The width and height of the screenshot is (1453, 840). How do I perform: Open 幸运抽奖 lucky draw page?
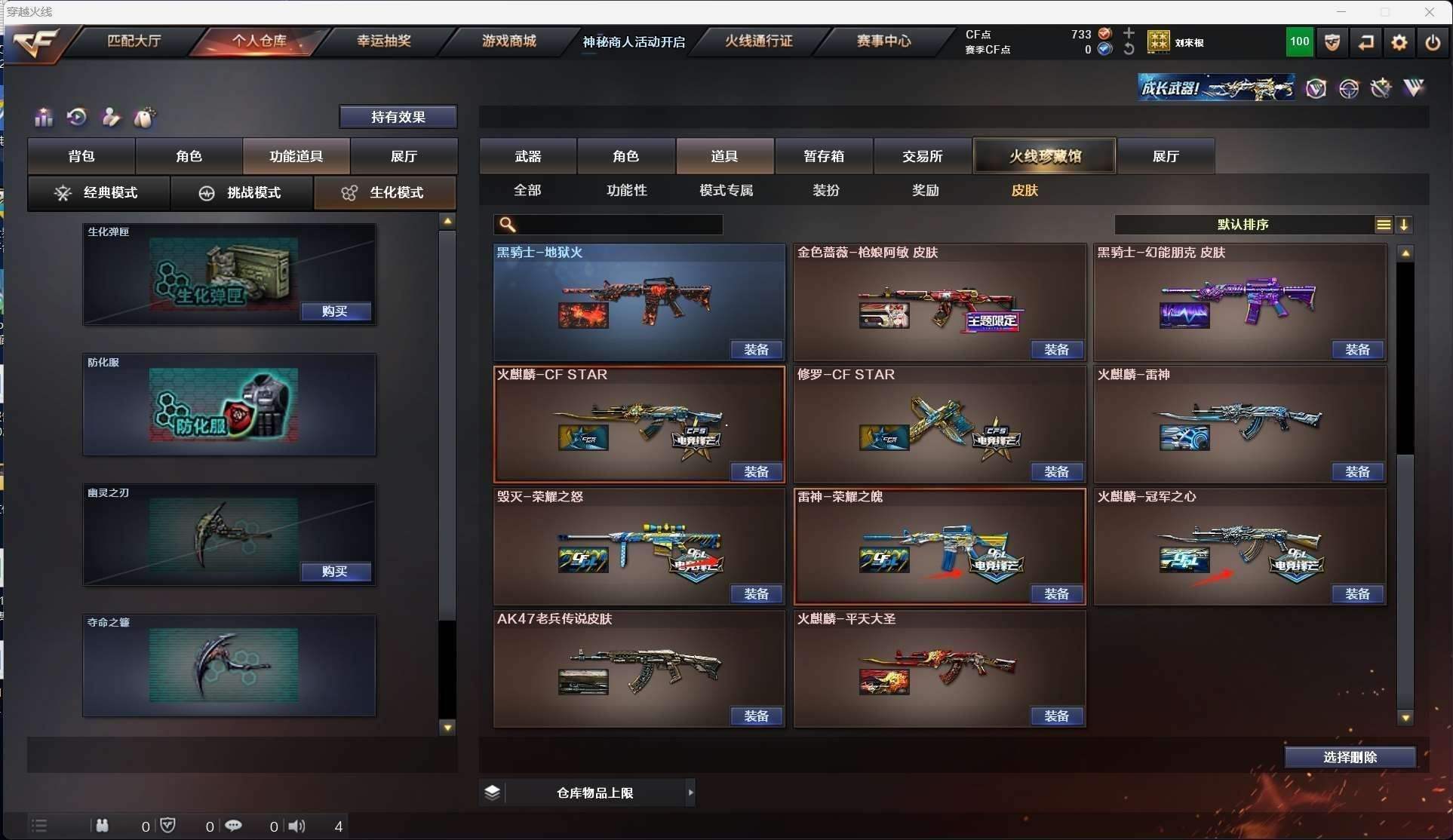tap(383, 41)
